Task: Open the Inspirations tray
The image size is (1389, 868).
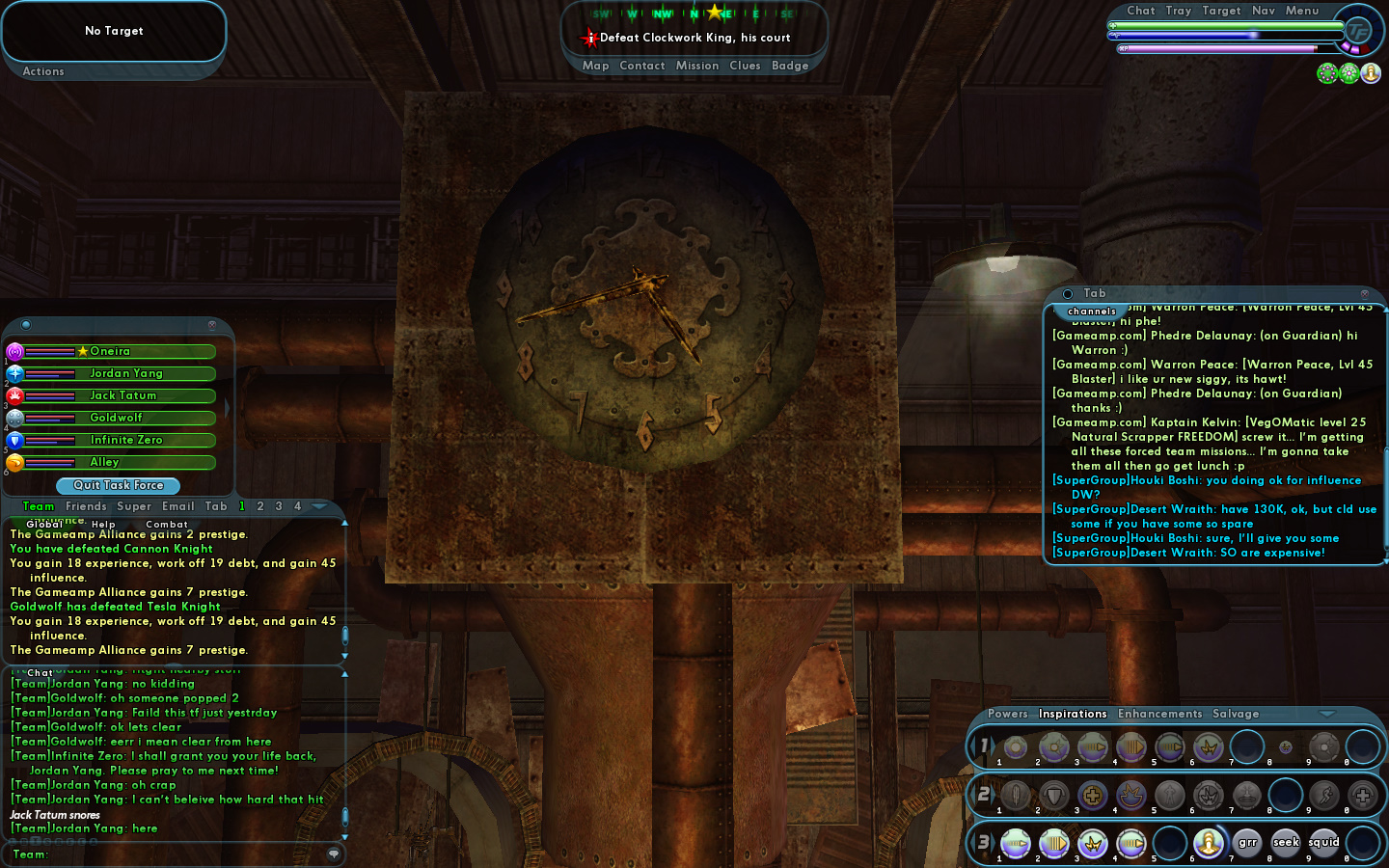Action: tap(1072, 714)
